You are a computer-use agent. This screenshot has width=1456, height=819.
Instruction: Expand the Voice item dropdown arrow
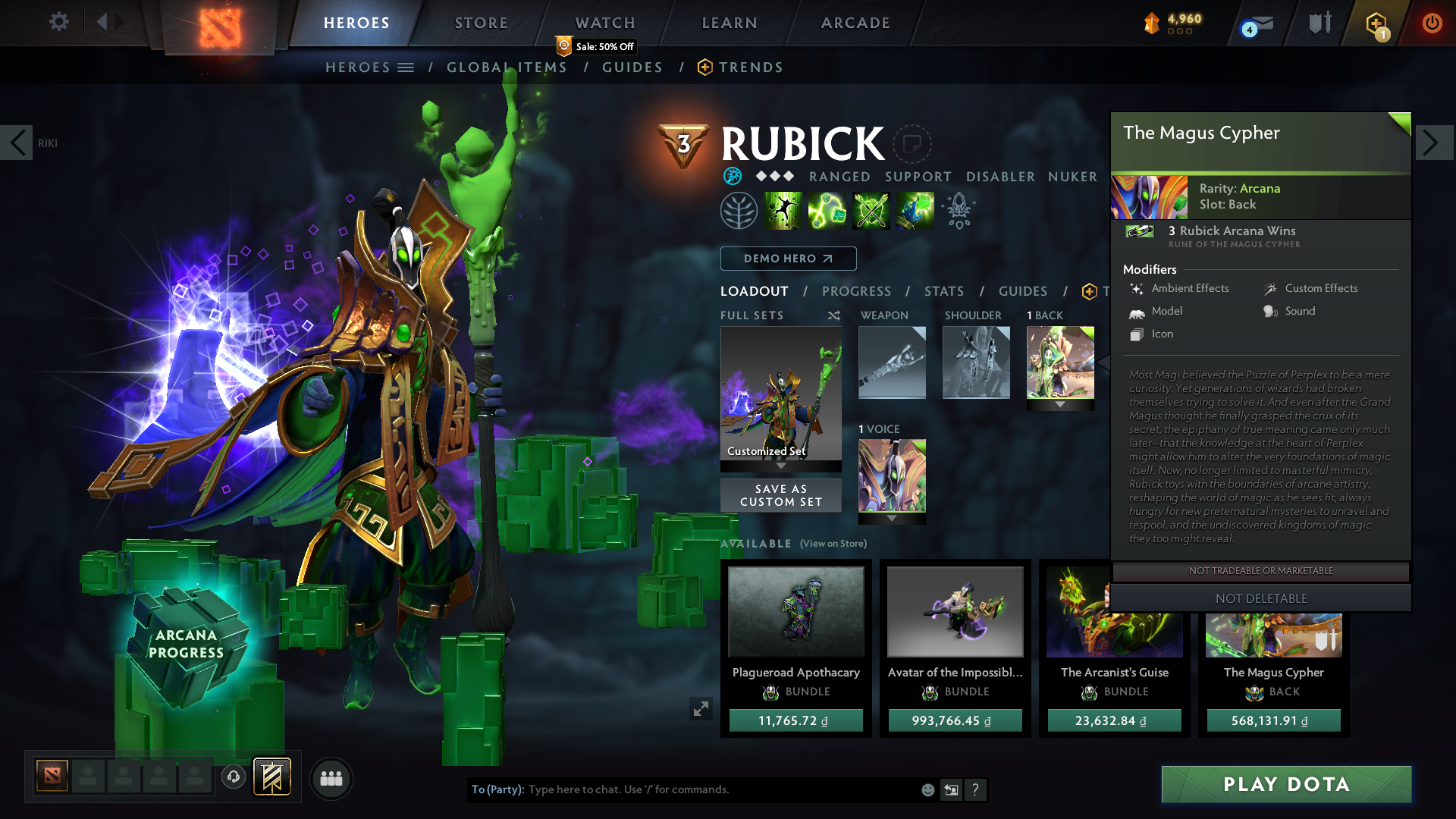[x=892, y=519]
